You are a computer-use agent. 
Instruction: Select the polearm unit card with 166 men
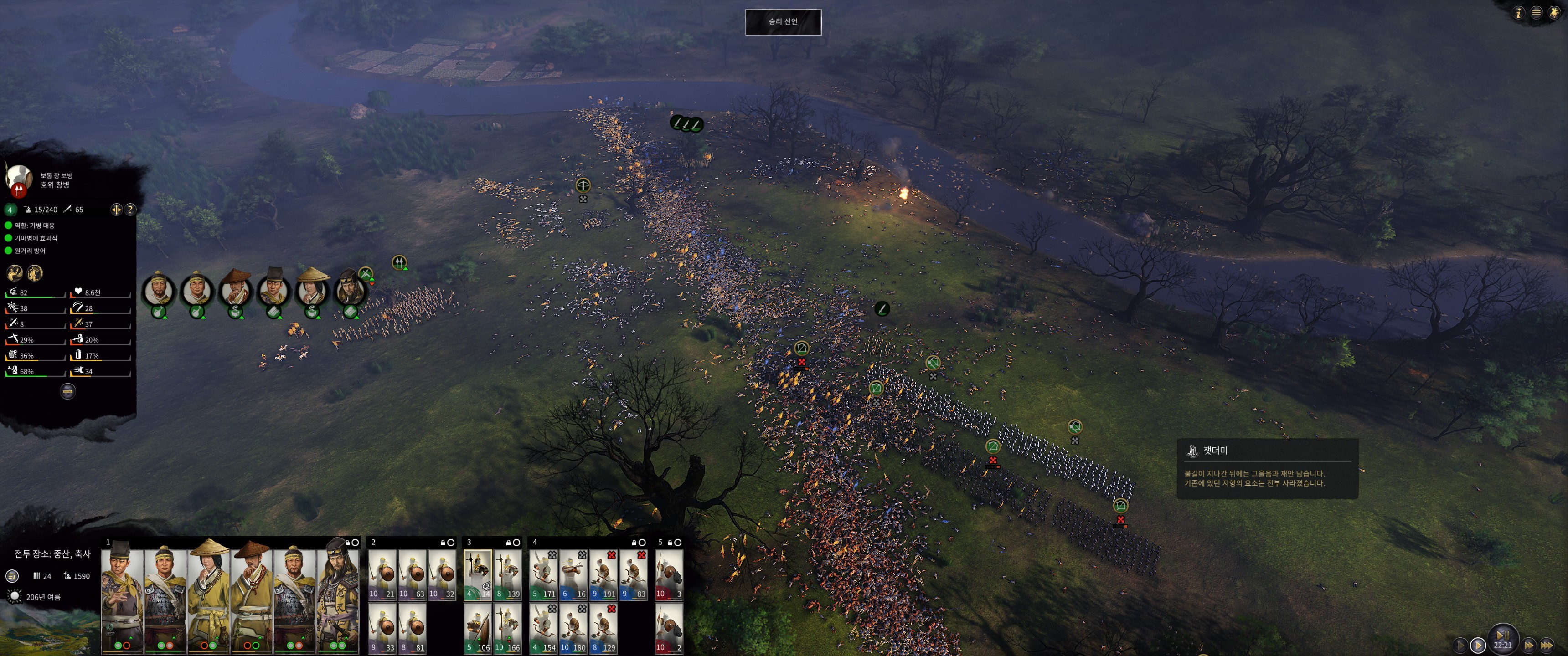(x=508, y=629)
